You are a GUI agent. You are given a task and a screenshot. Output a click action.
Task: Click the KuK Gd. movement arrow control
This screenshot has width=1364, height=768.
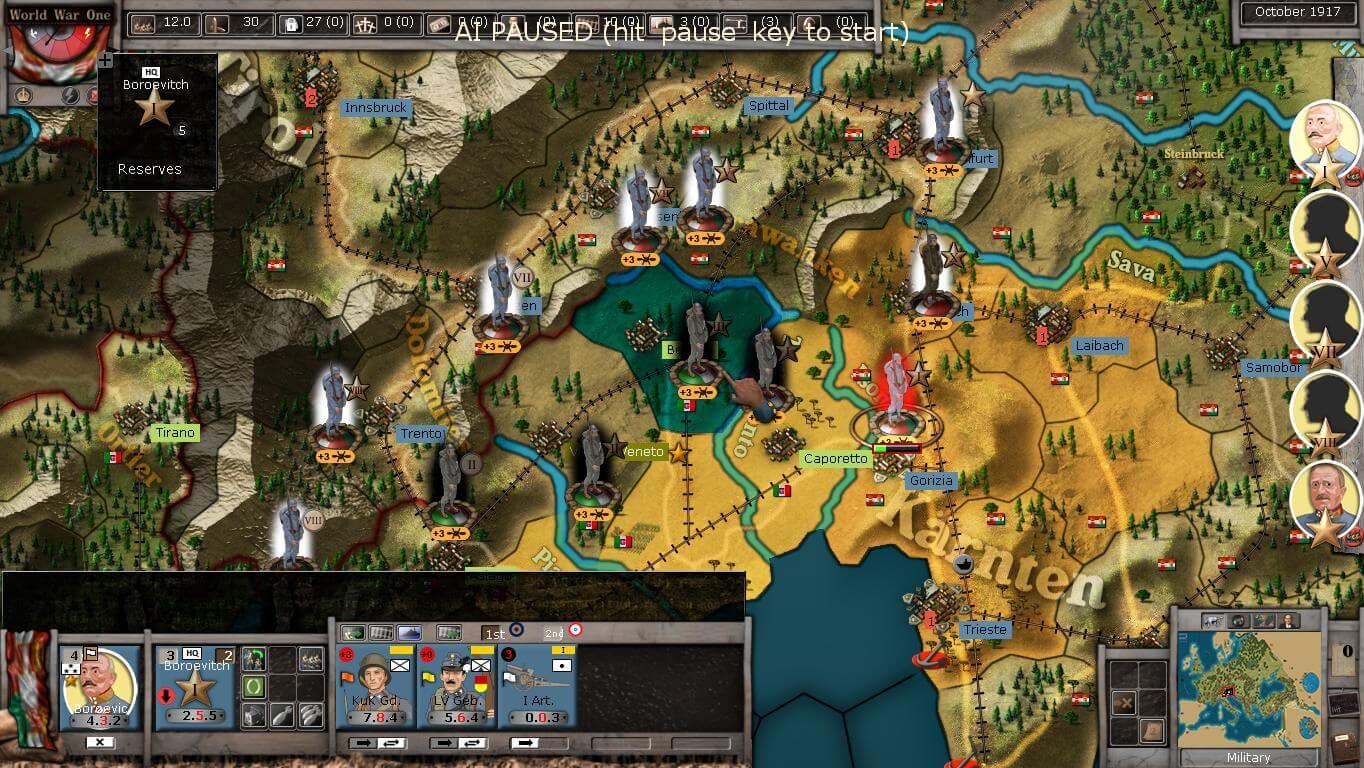[x=361, y=742]
